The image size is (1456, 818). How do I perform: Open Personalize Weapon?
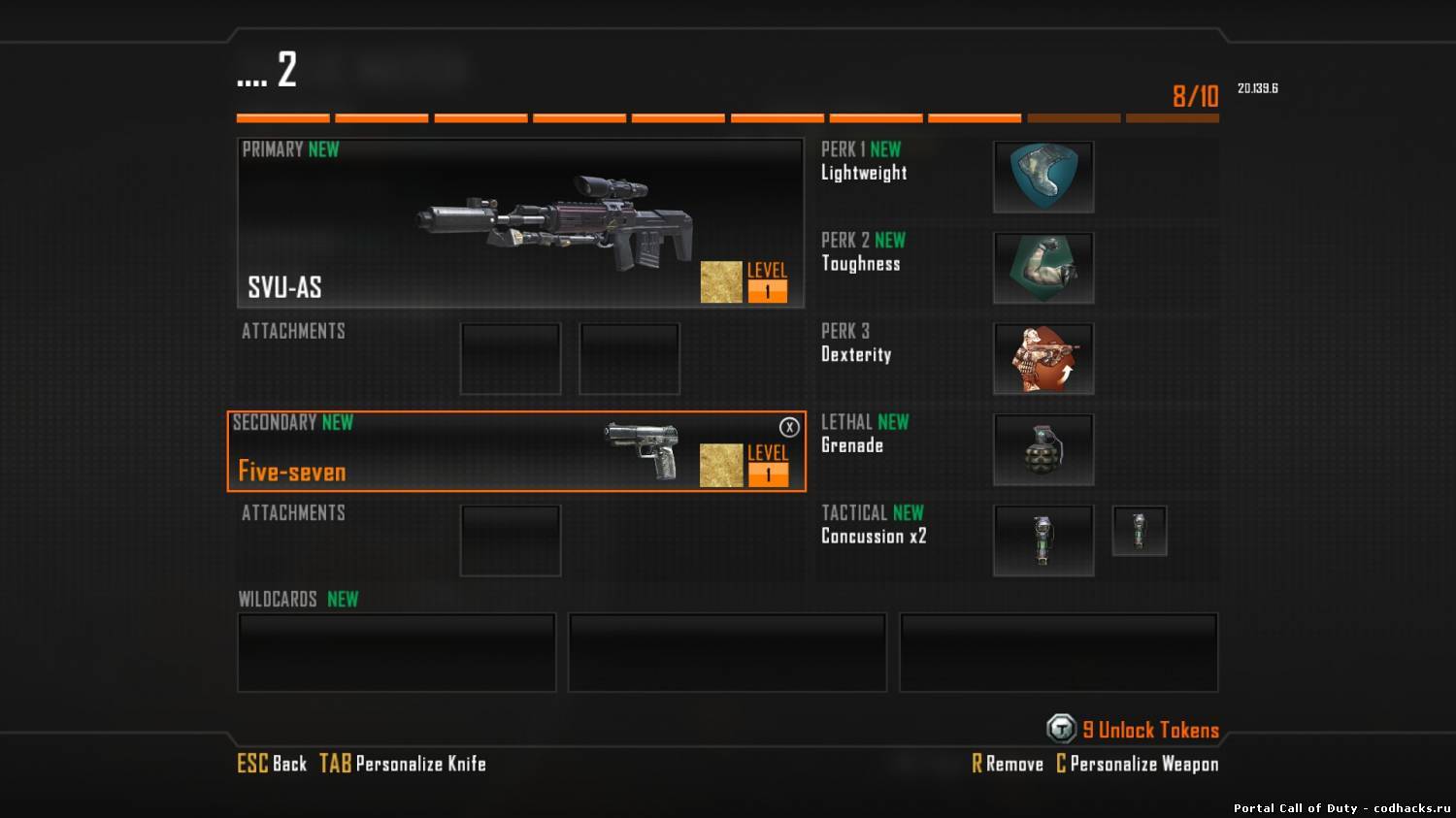1137,764
